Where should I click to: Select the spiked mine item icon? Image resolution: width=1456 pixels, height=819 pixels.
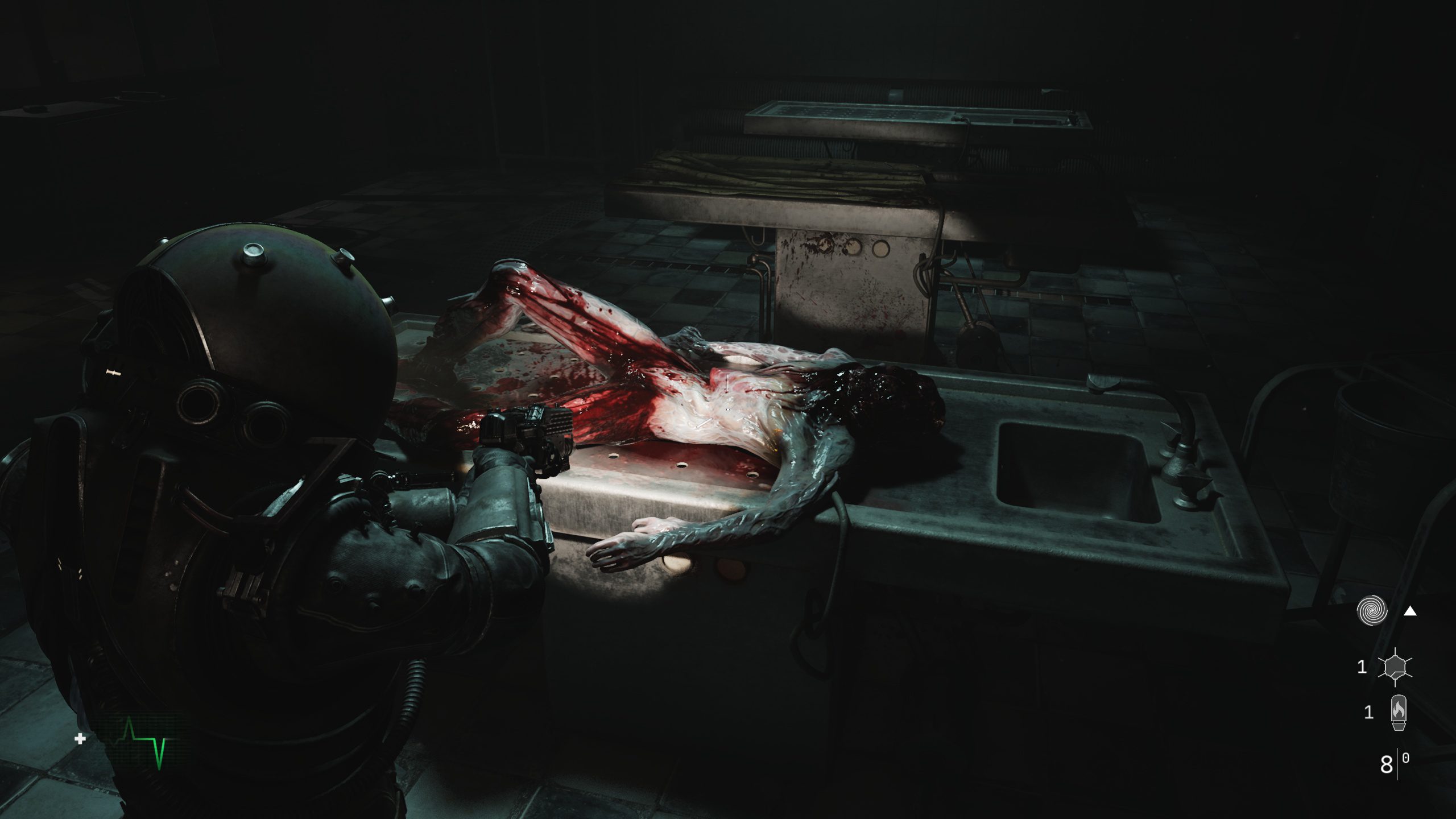click(x=1394, y=667)
